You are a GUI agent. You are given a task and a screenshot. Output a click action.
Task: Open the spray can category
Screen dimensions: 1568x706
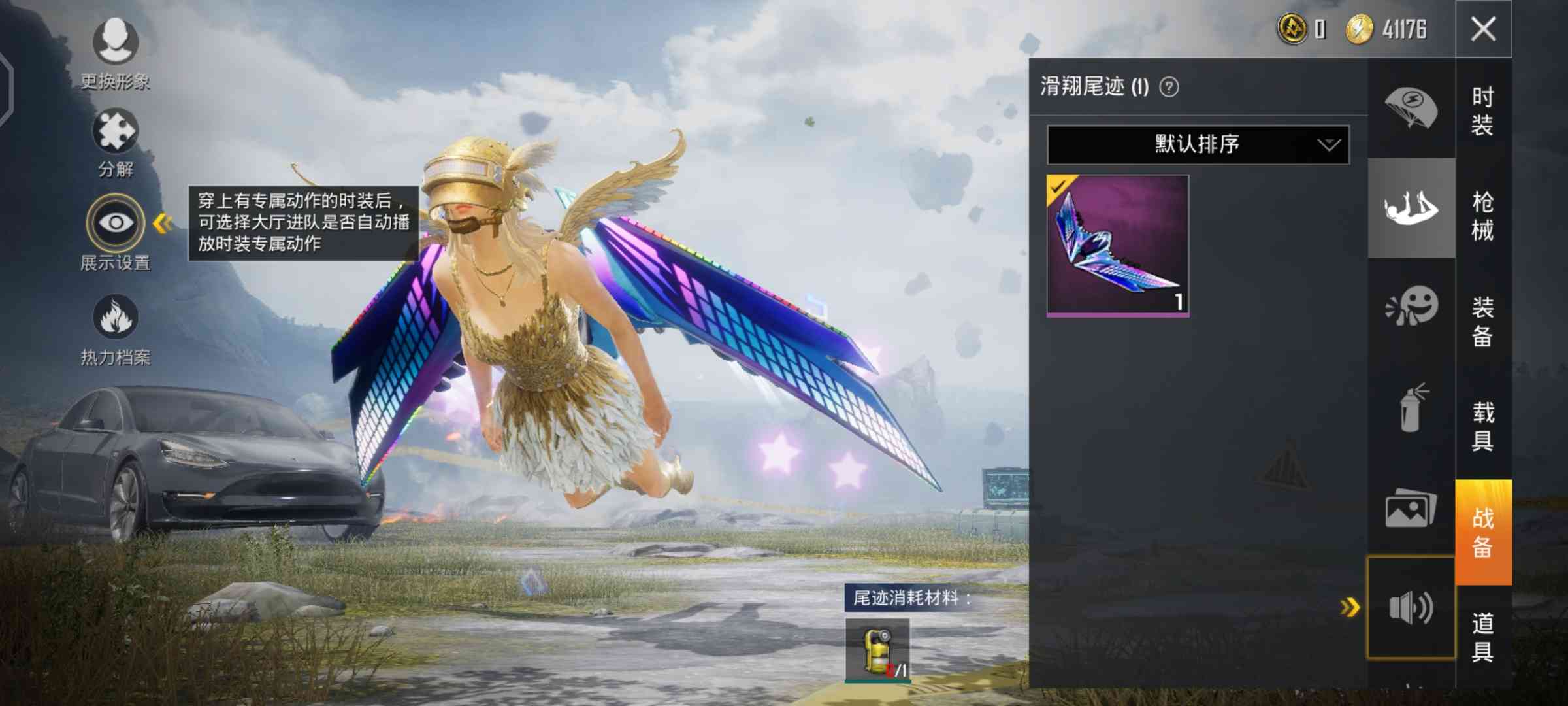click(x=1411, y=408)
